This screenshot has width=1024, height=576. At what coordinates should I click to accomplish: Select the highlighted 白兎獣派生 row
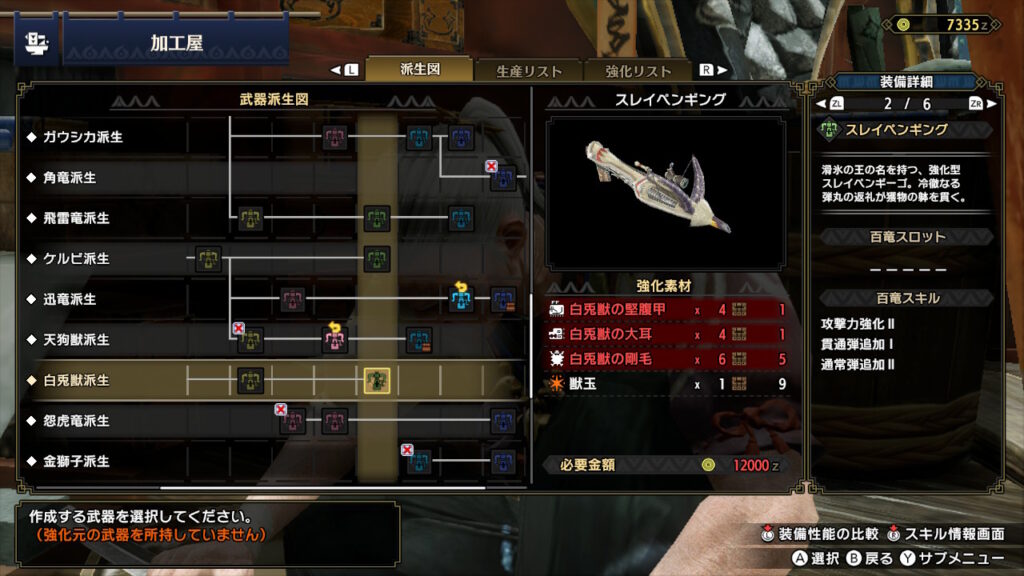tap(76, 381)
